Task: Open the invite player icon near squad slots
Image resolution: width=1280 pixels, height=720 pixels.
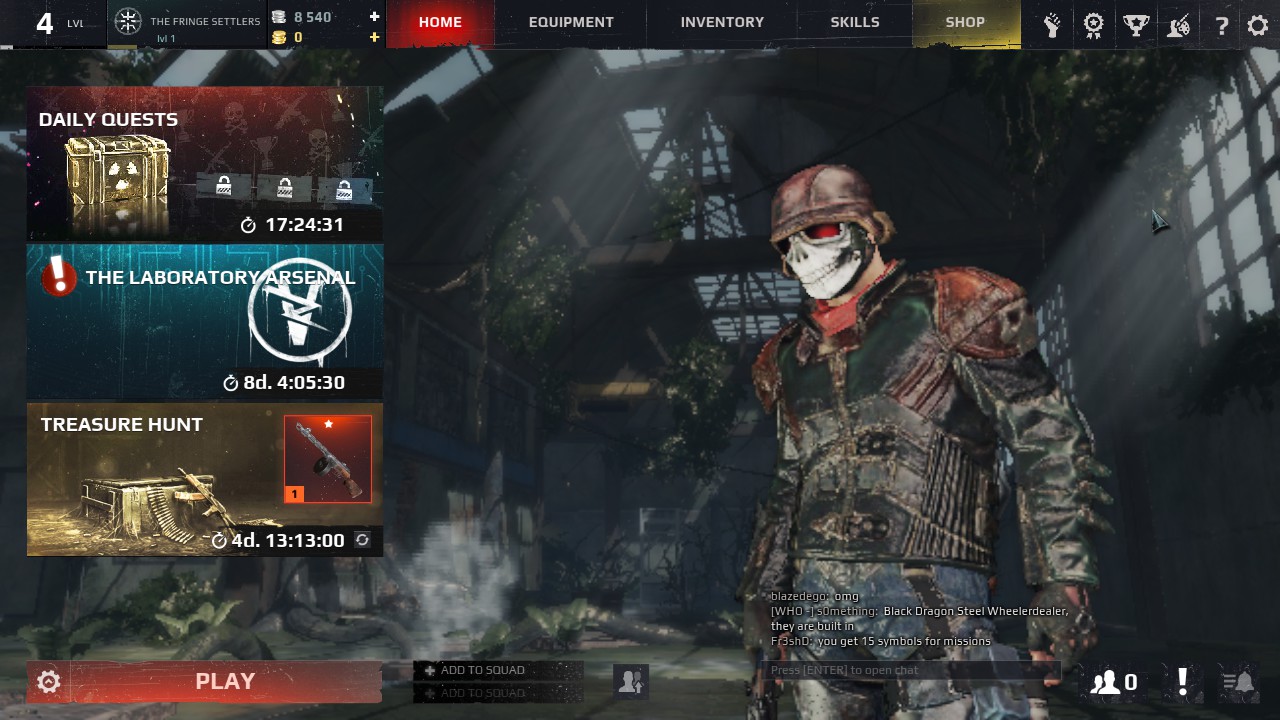Action: click(630, 682)
